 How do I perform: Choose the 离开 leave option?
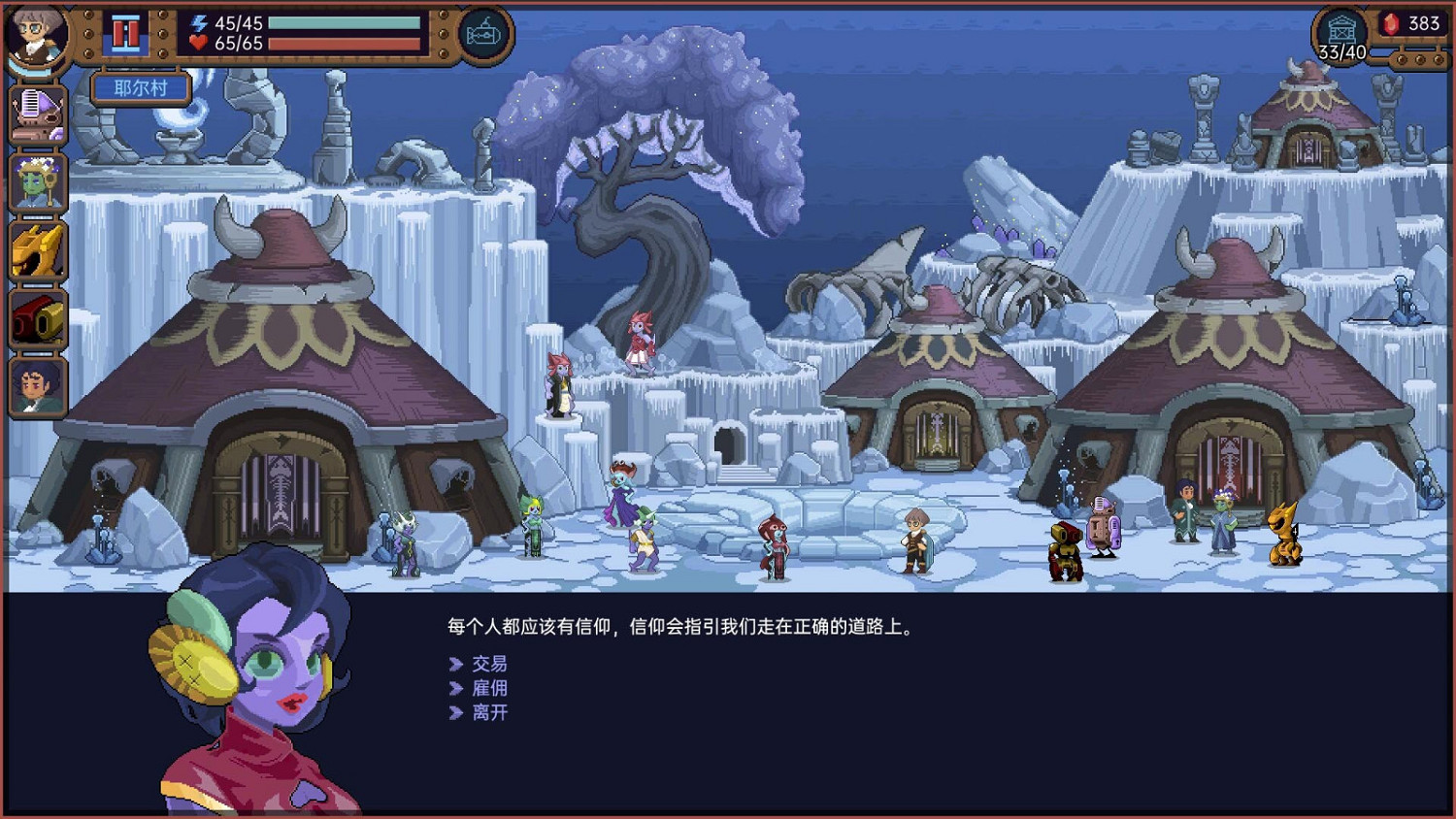(491, 713)
